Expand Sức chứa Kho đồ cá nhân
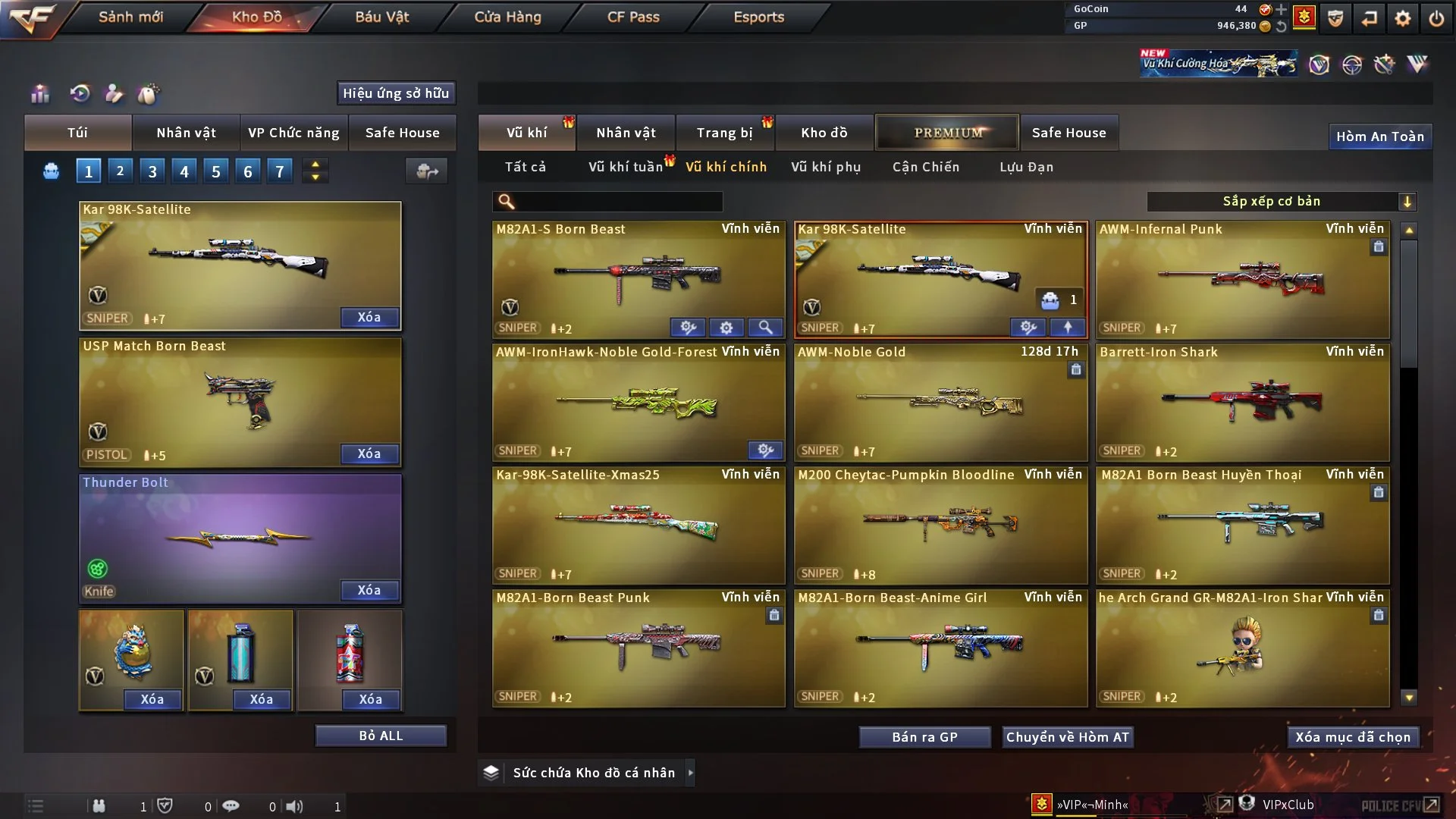The image size is (1456, 819). tap(690, 773)
